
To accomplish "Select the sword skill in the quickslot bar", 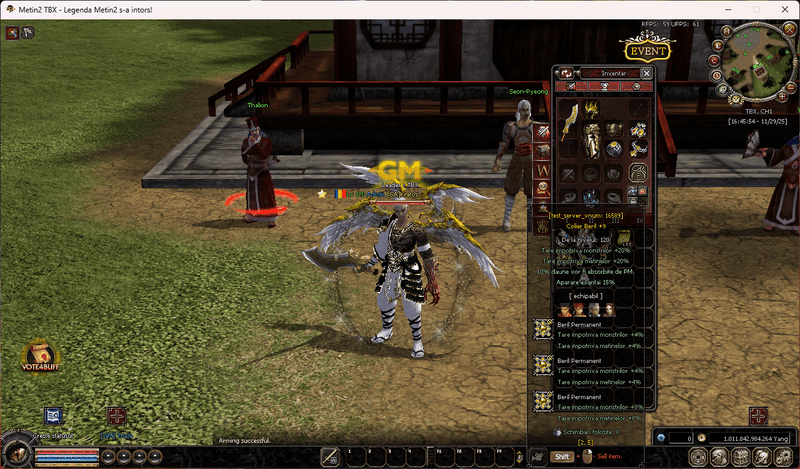I will tap(331, 456).
